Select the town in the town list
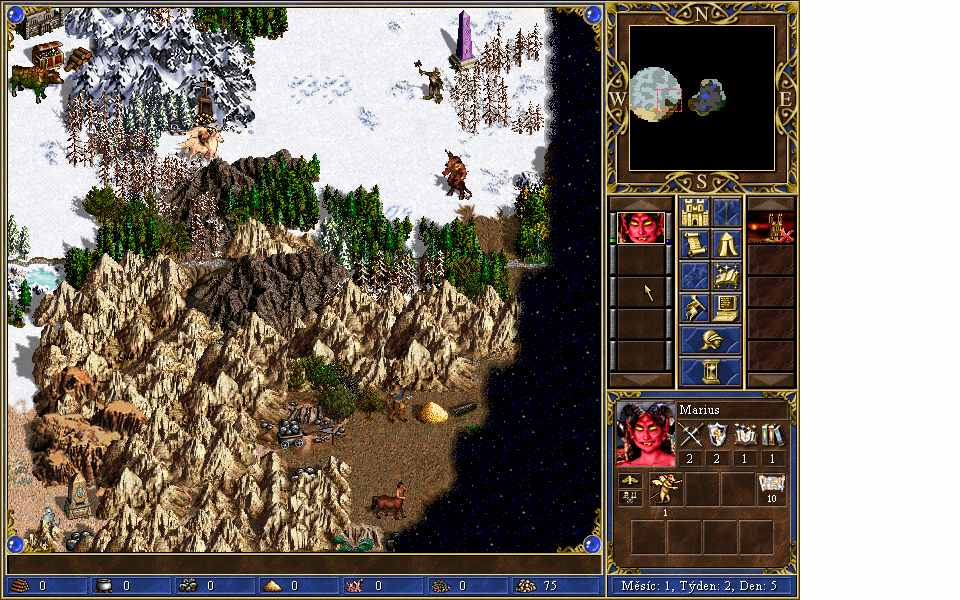 pos(771,228)
